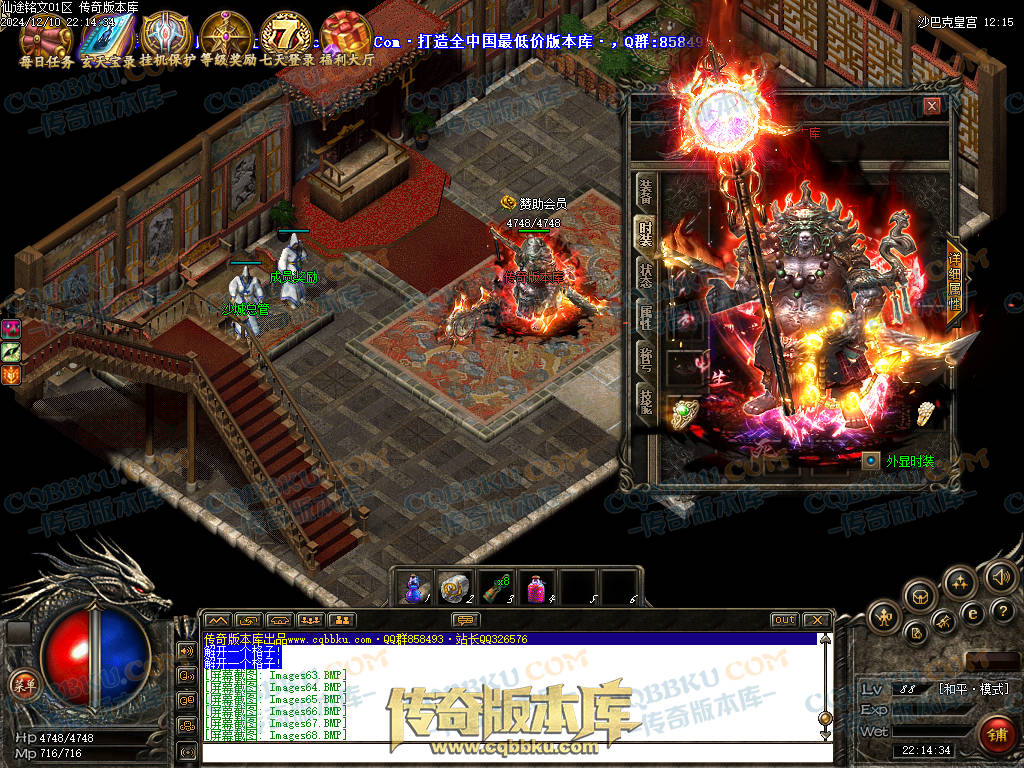Click the 'out' button on the chat bar

tap(785, 620)
